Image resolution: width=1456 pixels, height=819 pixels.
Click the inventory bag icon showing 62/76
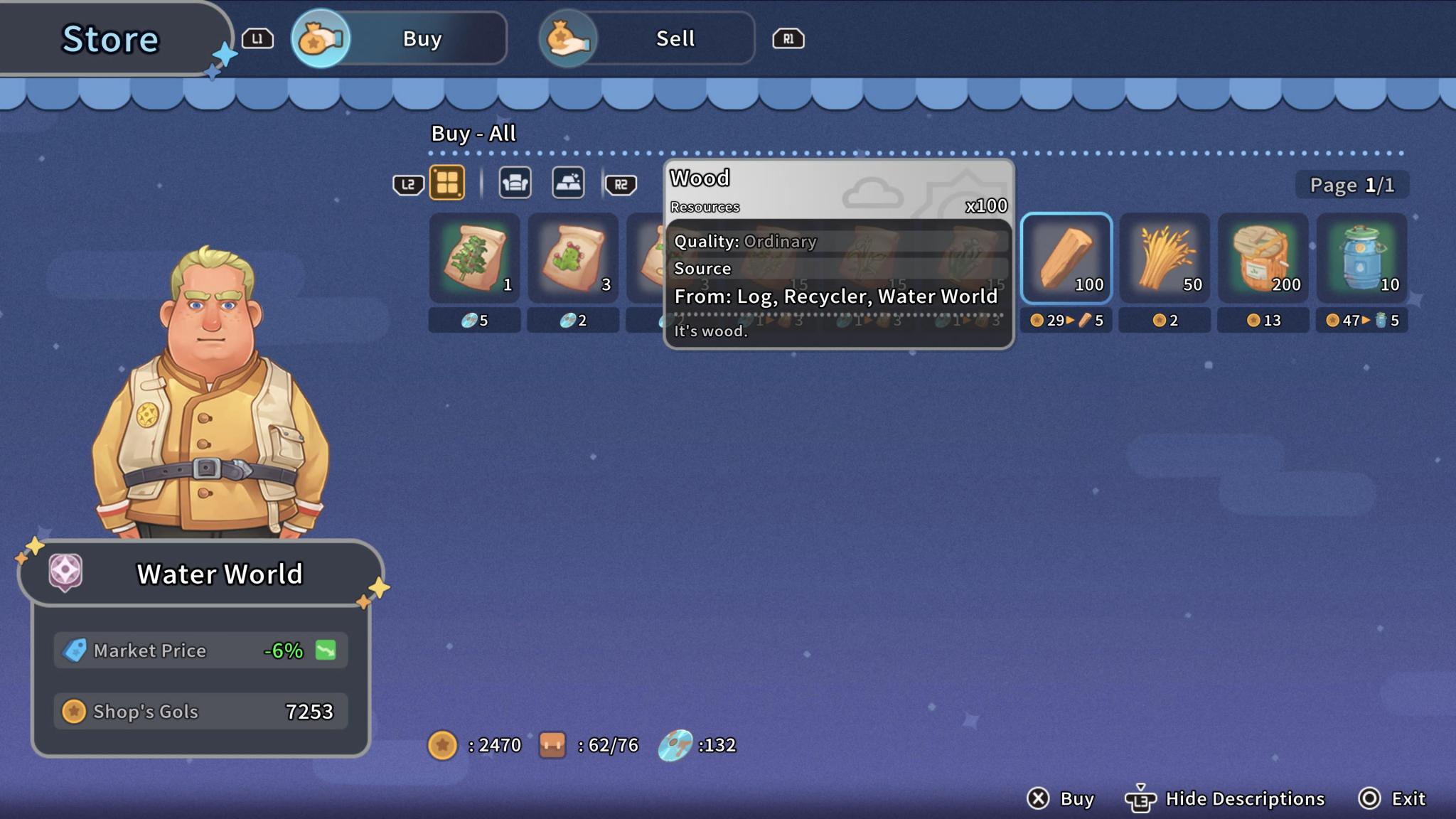(555, 746)
